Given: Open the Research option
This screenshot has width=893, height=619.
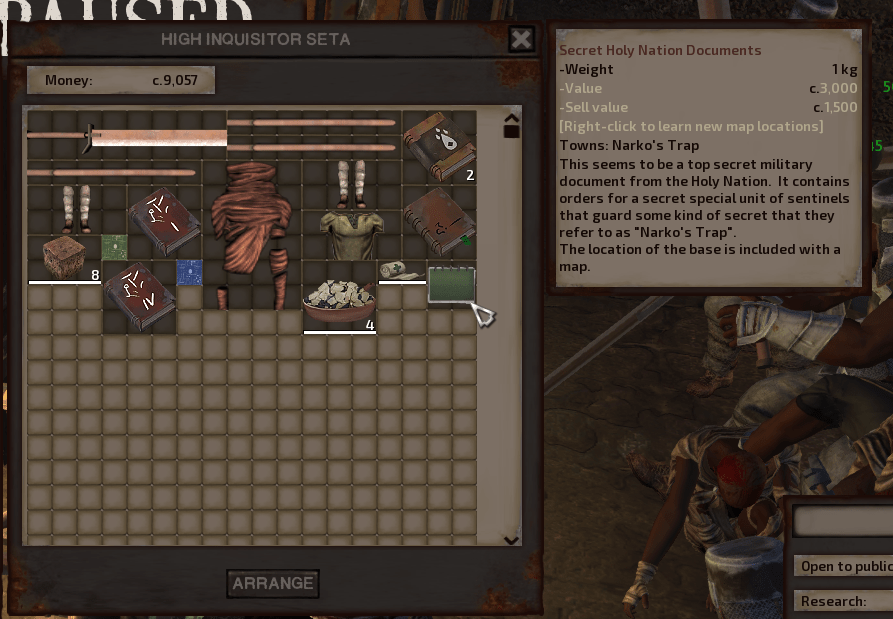Looking at the screenshot, I should [845, 601].
